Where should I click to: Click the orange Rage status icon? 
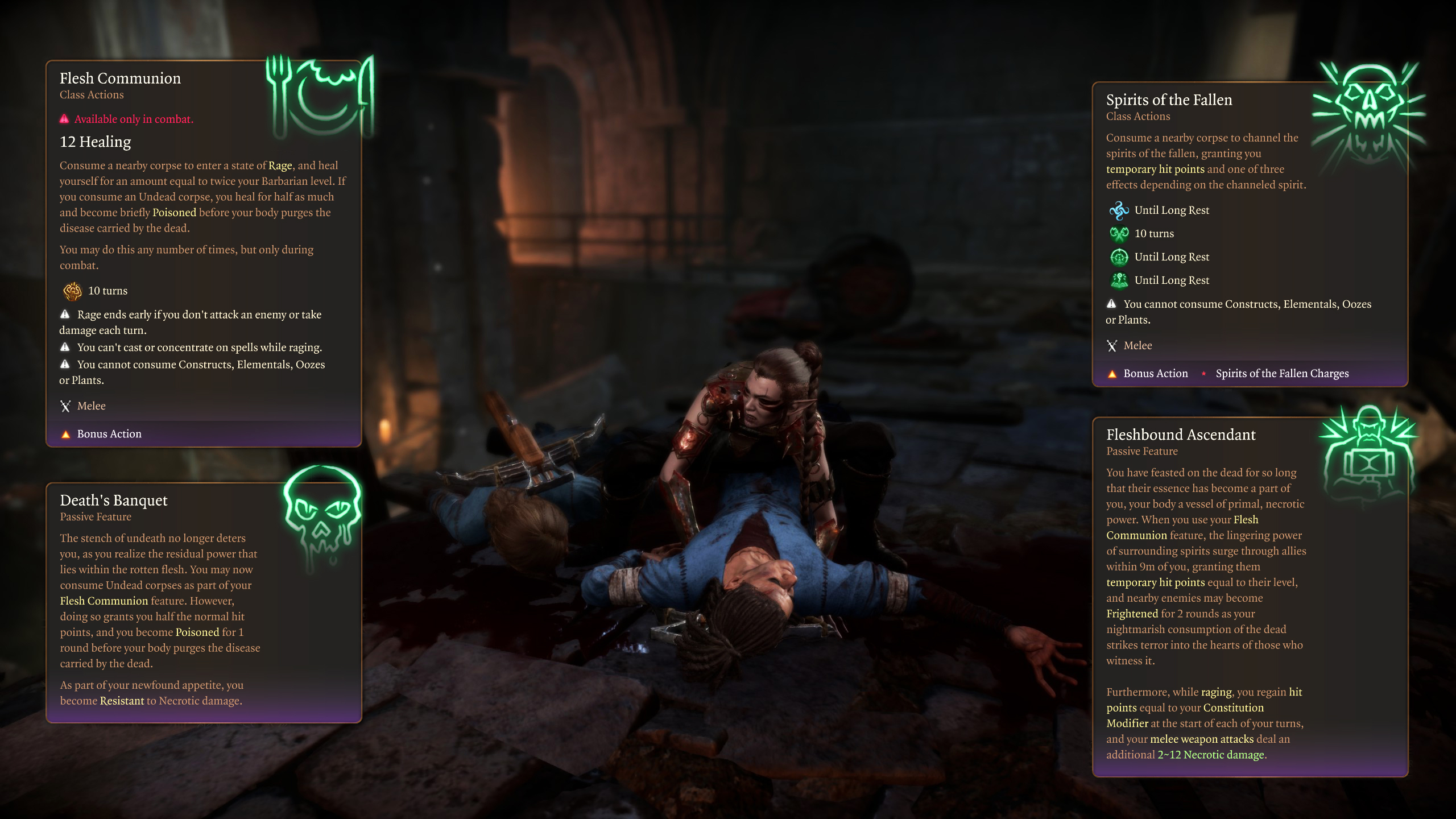tap(73, 291)
